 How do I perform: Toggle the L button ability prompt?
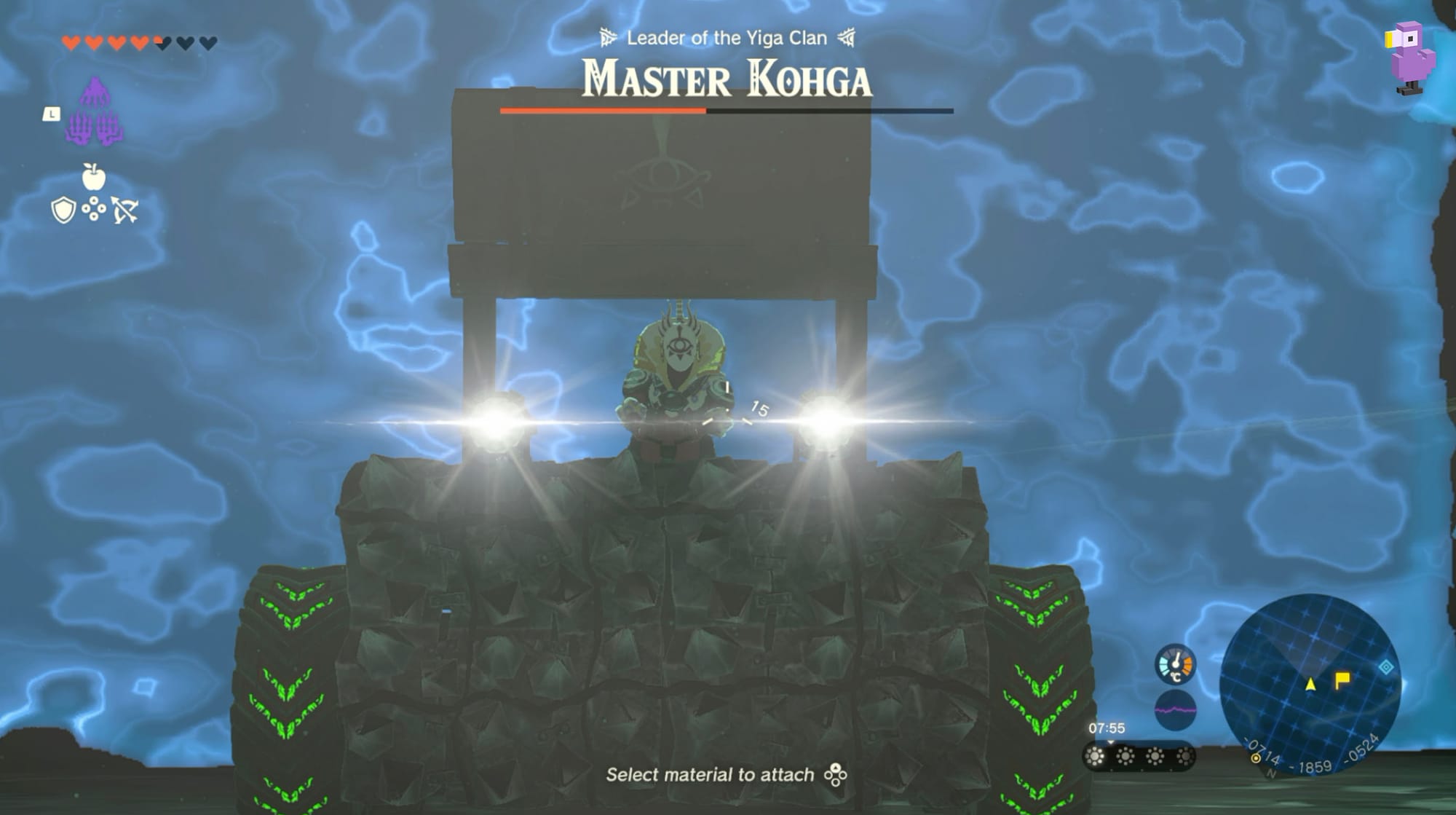tap(51, 113)
